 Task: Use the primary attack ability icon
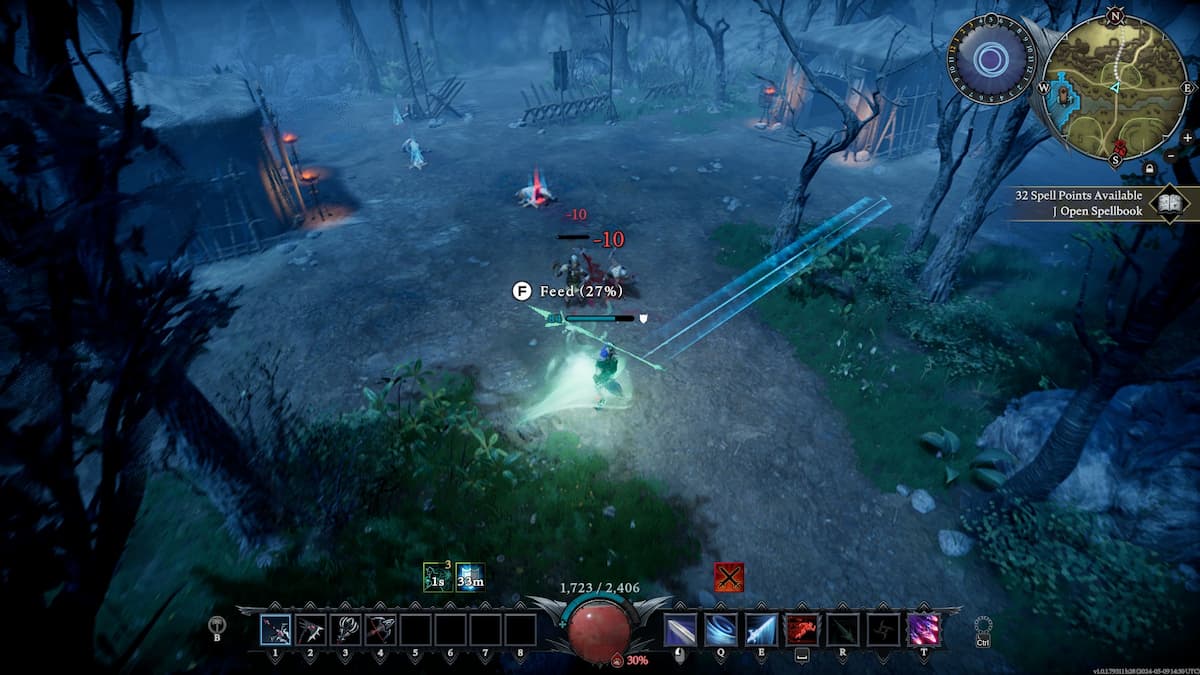681,630
